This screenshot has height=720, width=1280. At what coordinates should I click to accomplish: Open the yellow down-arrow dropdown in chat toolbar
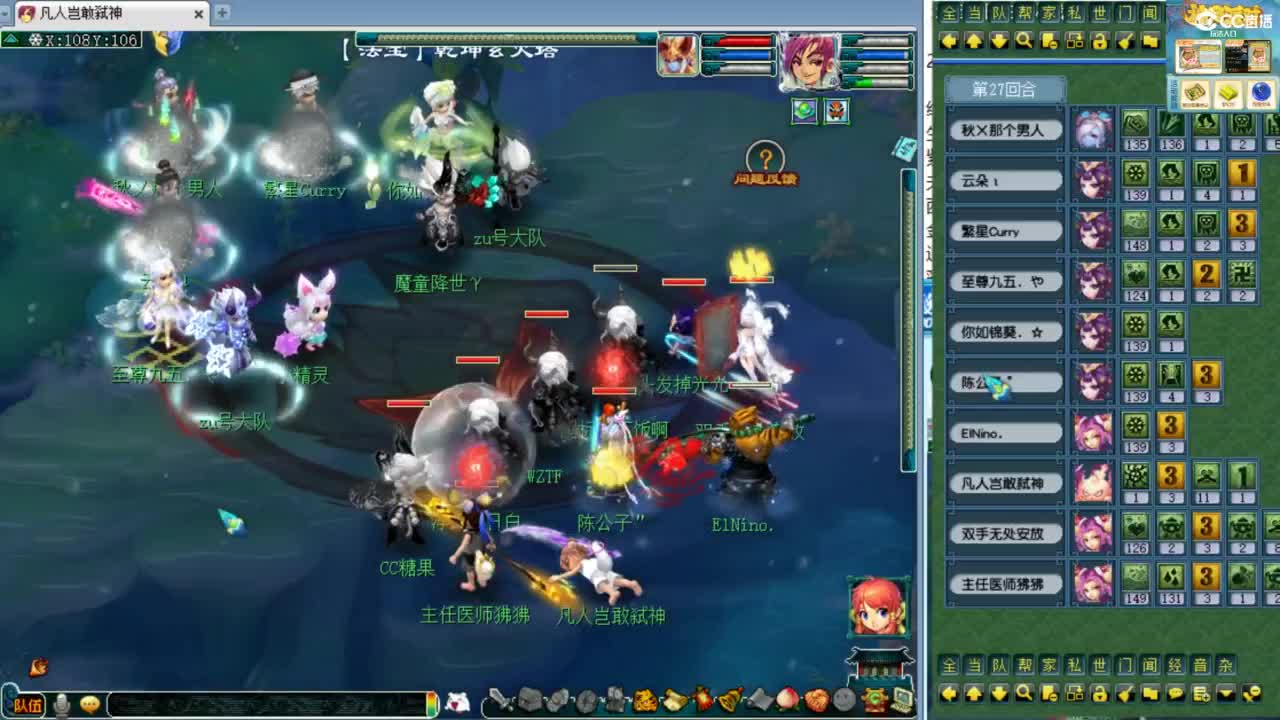pos(1226,692)
